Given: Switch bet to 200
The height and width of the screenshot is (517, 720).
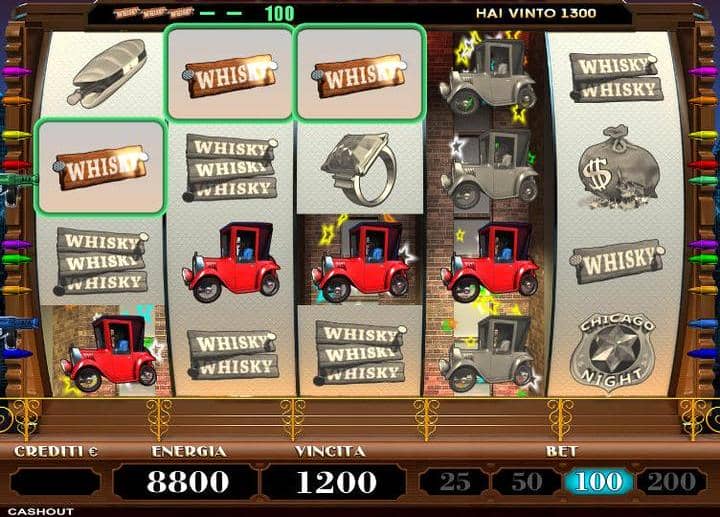Looking at the screenshot, I should point(671,482).
